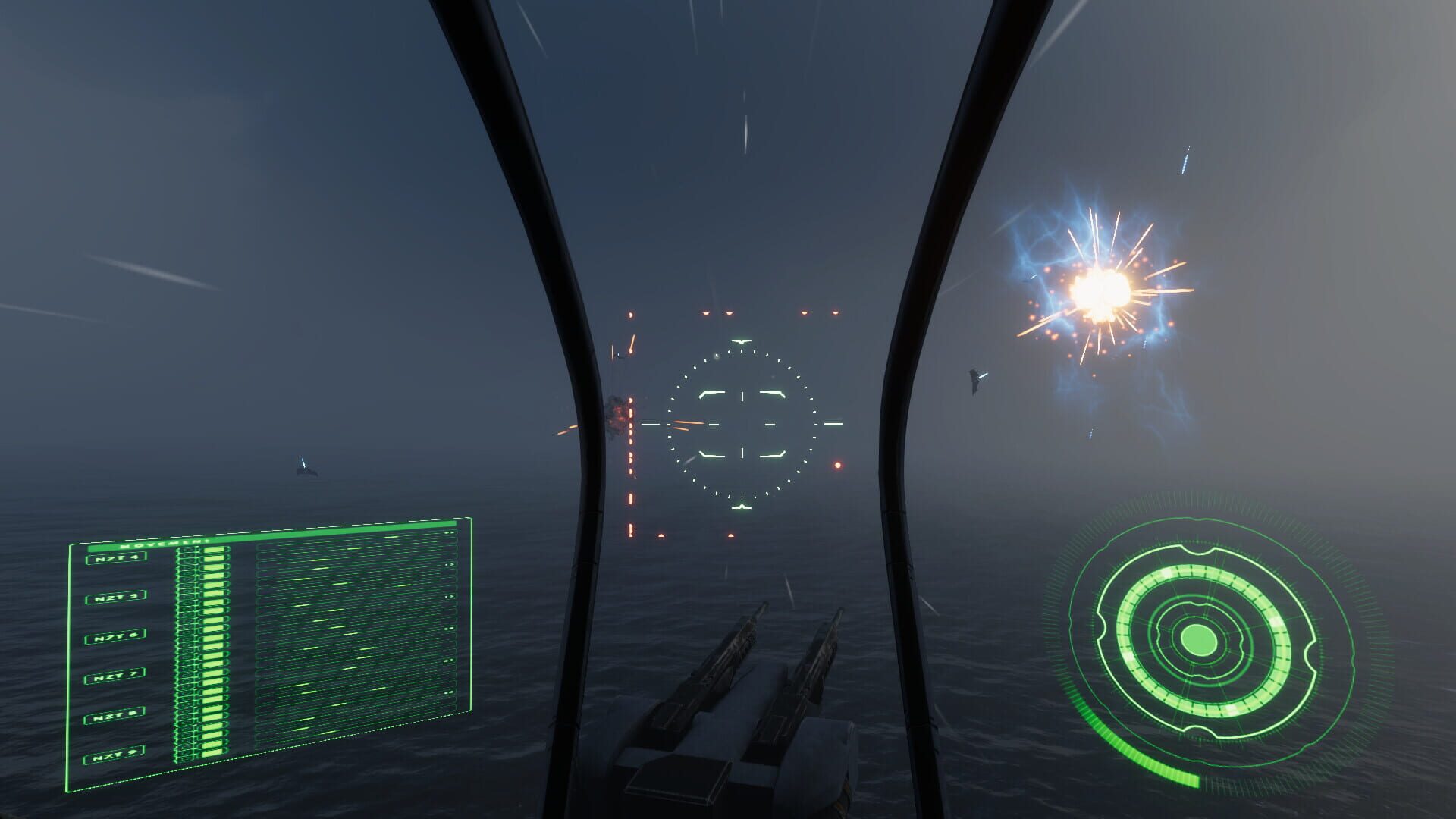
Task: Toggle the topmost status bar in NZT 4 row
Action: 214,551
